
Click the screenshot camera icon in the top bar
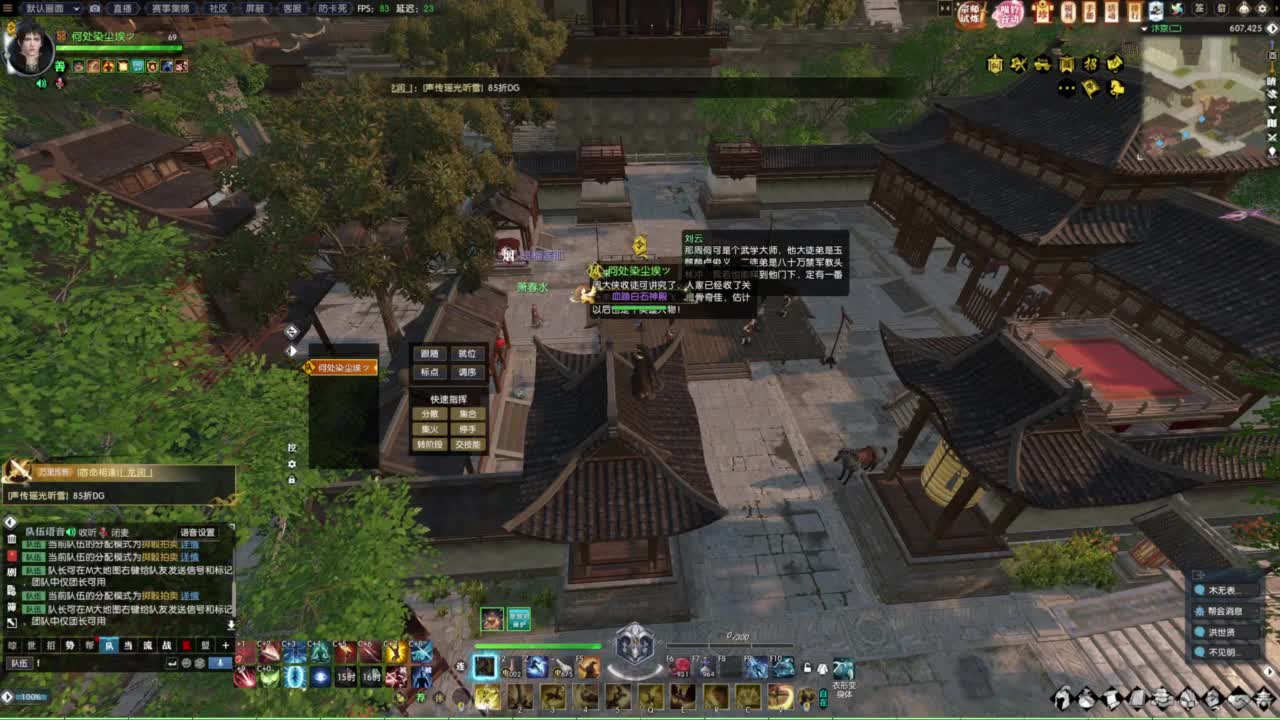pyautogui.click(x=94, y=7)
